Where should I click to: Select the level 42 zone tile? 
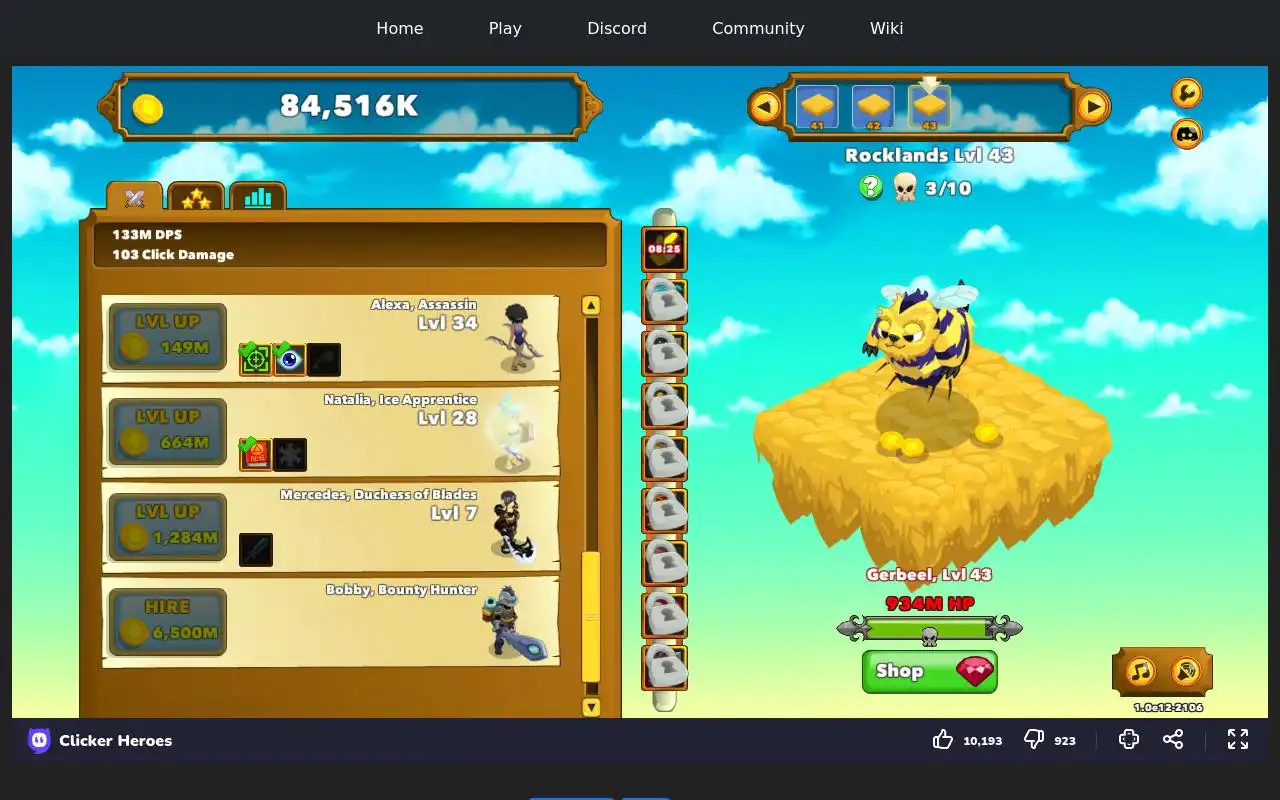[873, 106]
